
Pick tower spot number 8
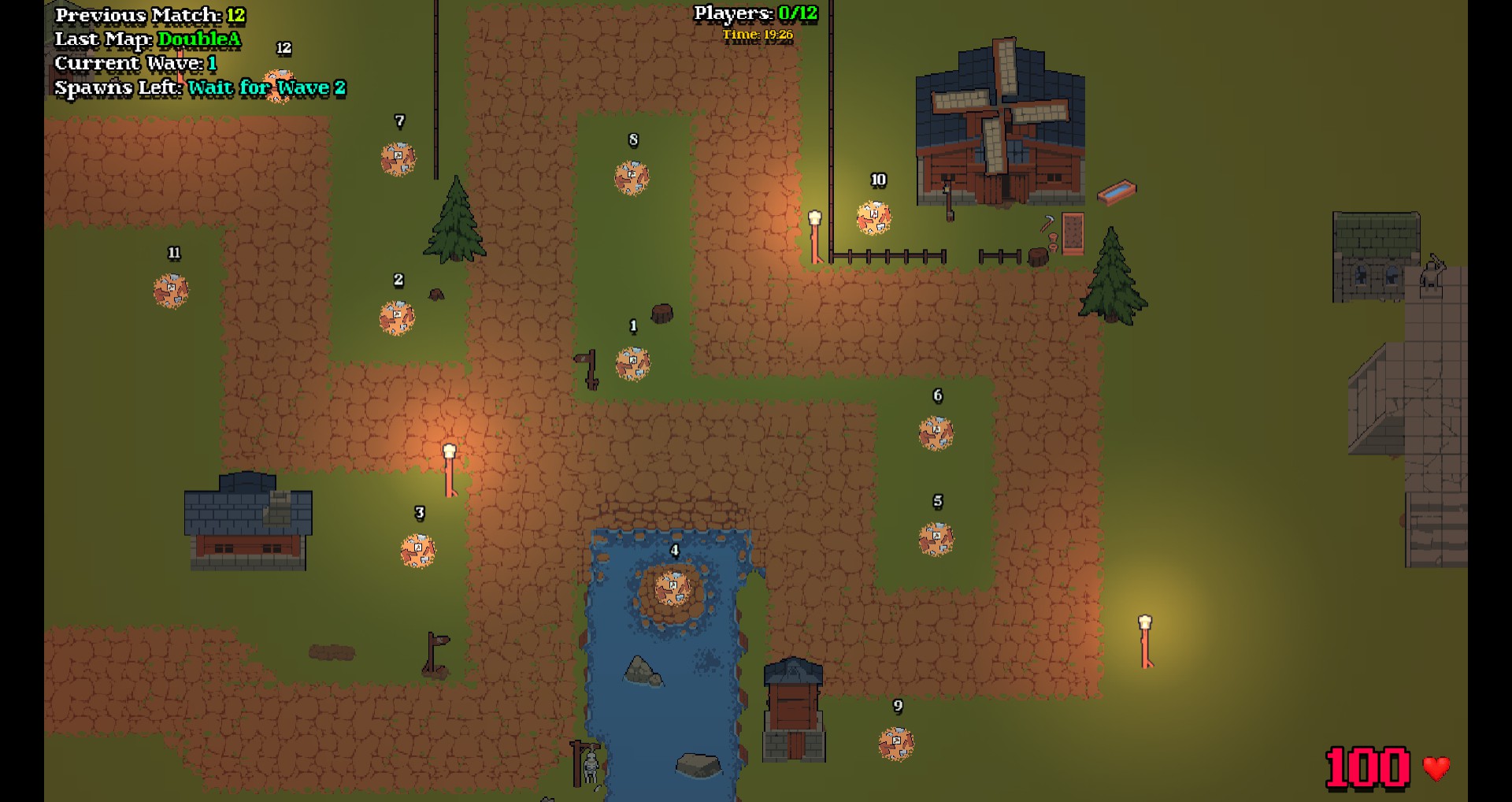tap(632, 178)
